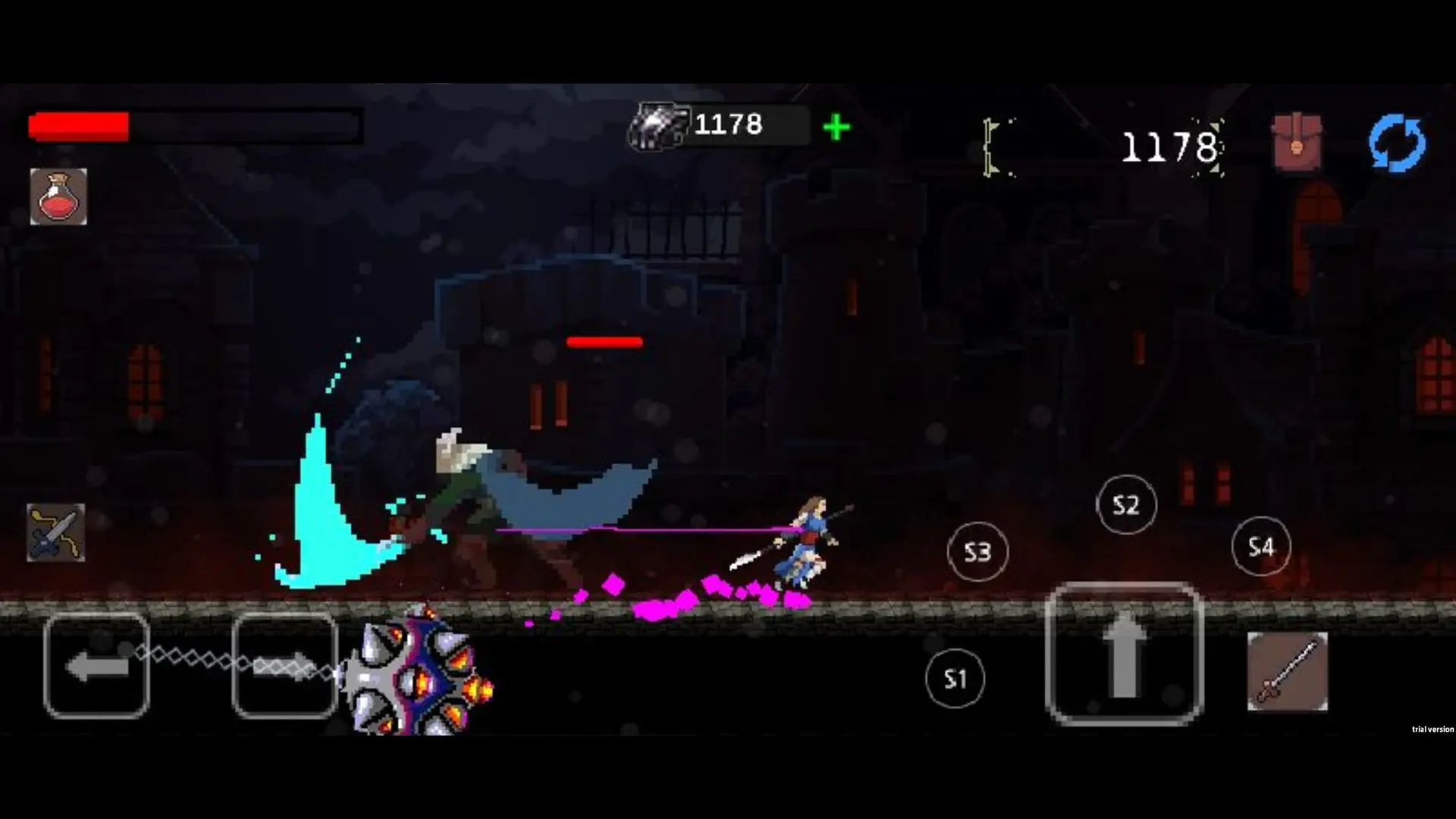The height and width of the screenshot is (819, 1456).
Task: Activate skill S2
Action: tap(1125, 504)
